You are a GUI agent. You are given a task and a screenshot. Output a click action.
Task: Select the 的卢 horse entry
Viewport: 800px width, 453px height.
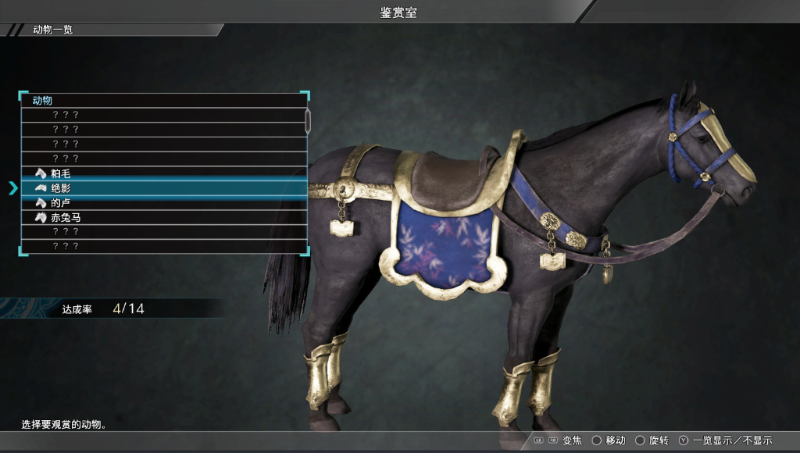[62, 203]
